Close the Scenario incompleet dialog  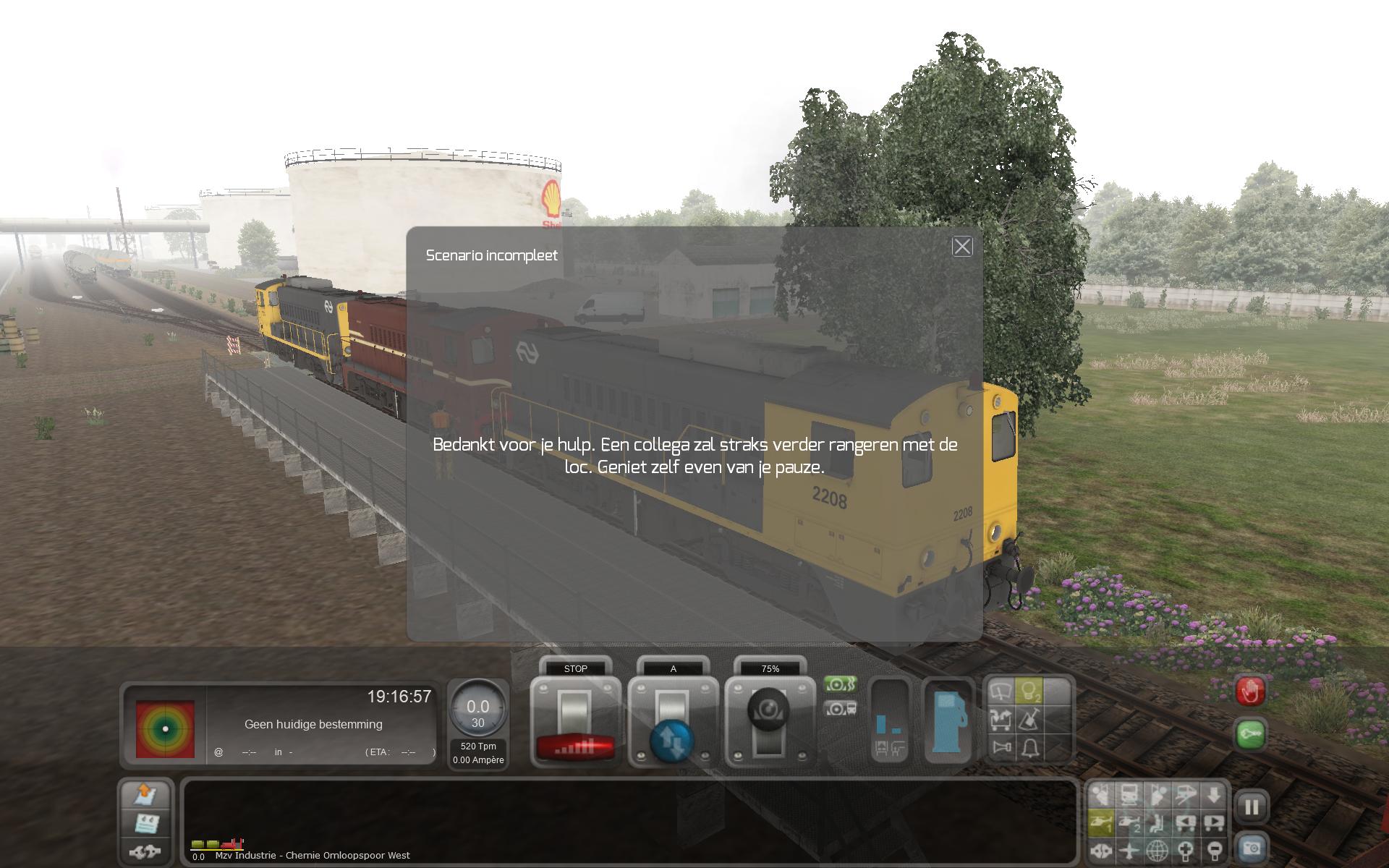tap(962, 247)
